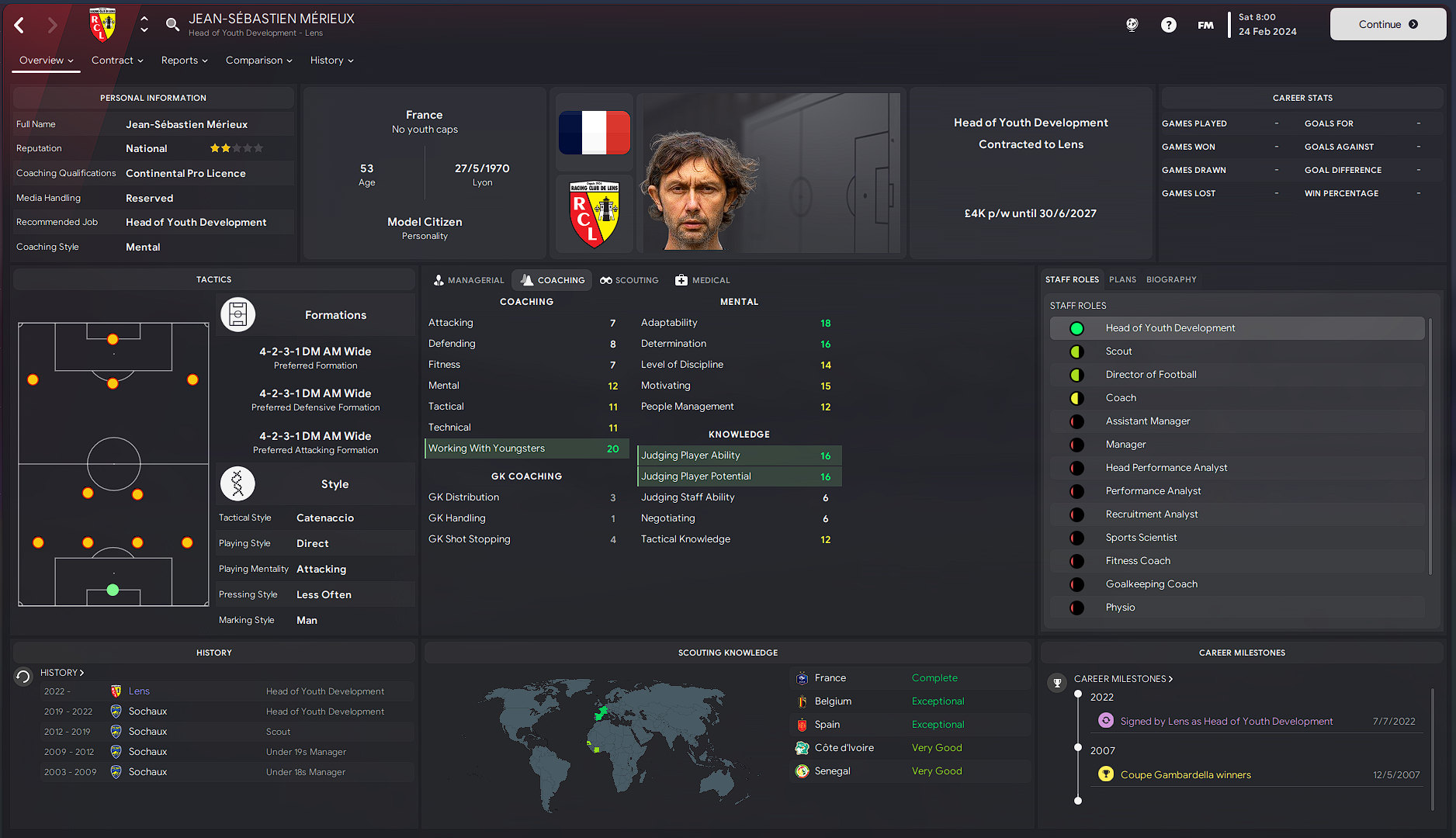
Task: Switch to the Scouting tab
Action: [629, 280]
